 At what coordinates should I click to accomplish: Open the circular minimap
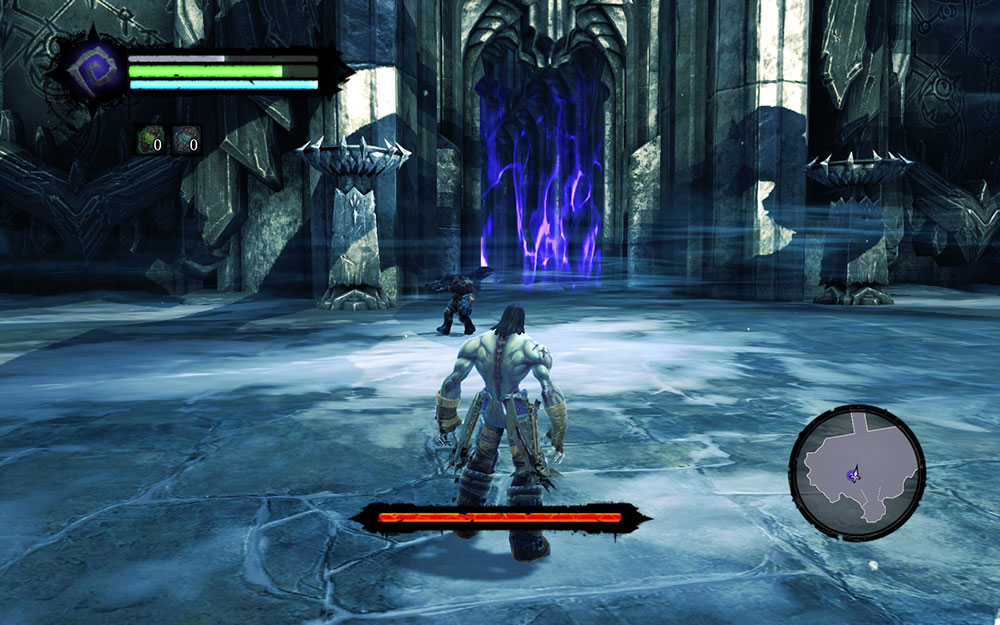point(857,472)
